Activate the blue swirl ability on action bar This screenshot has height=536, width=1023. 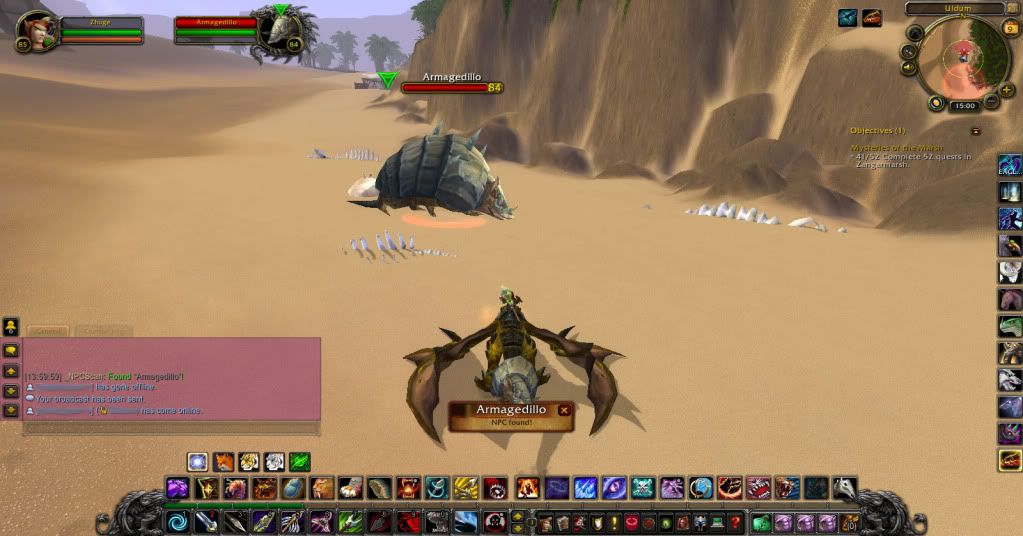tap(177, 522)
